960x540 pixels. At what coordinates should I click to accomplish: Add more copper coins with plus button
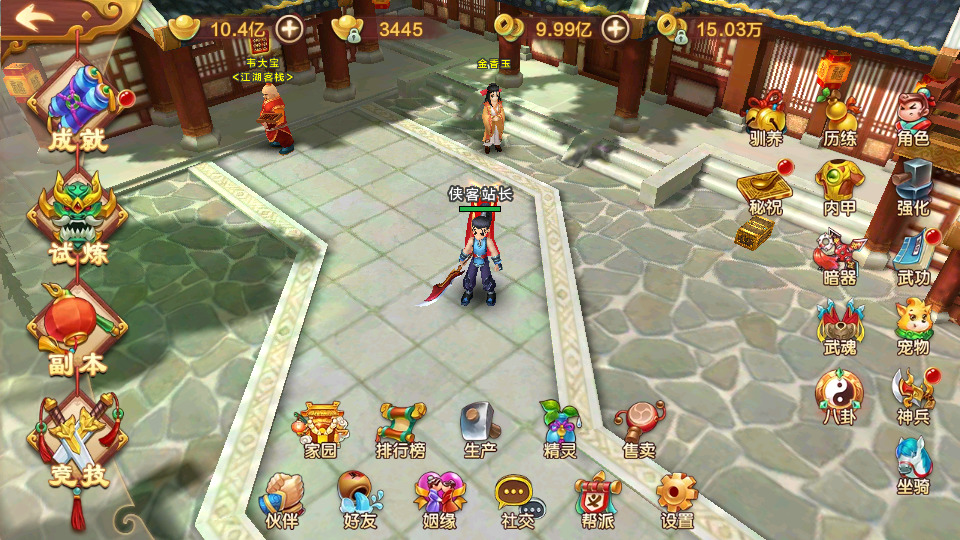pyautogui.click(x=615, y=28)
